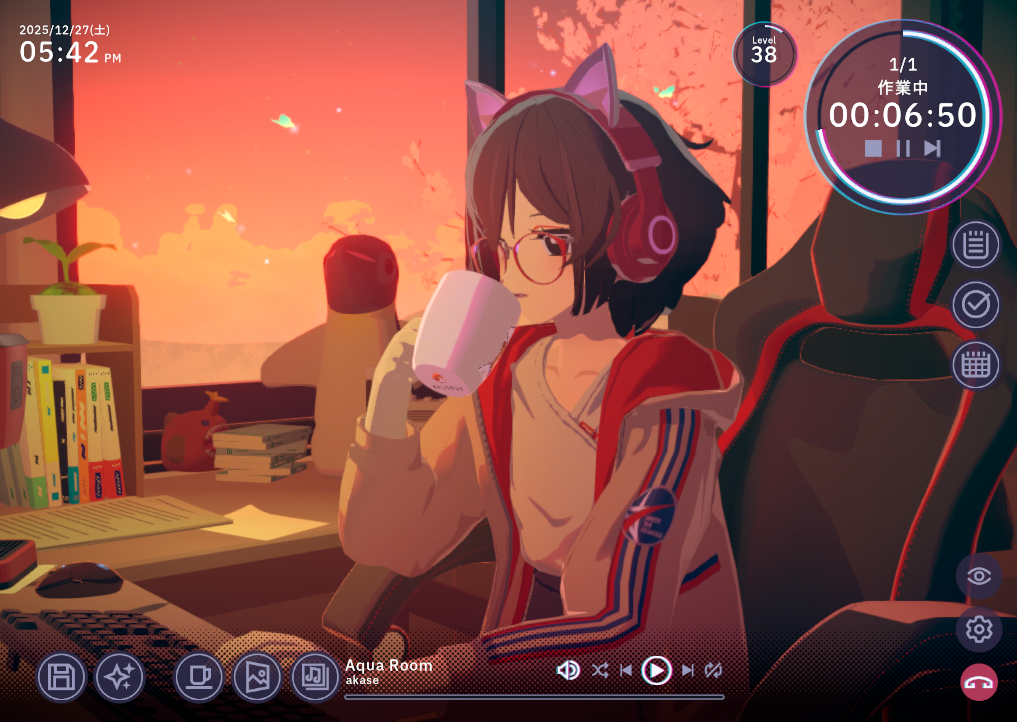1017x722 pixels.
Task: Open the picture scenery icon
Action: pyautogui.click(x=257, y=677)
